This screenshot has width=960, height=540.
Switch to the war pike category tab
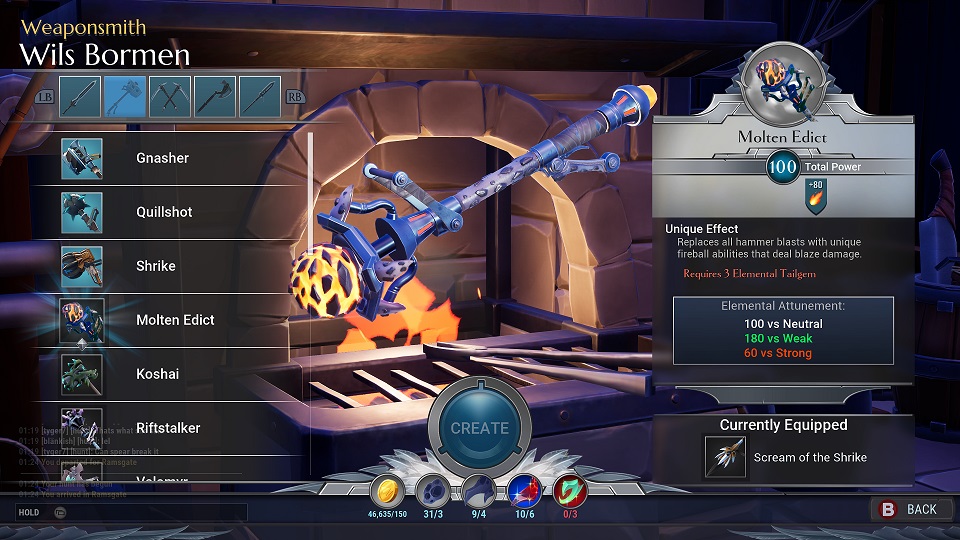tap(260, 96)
